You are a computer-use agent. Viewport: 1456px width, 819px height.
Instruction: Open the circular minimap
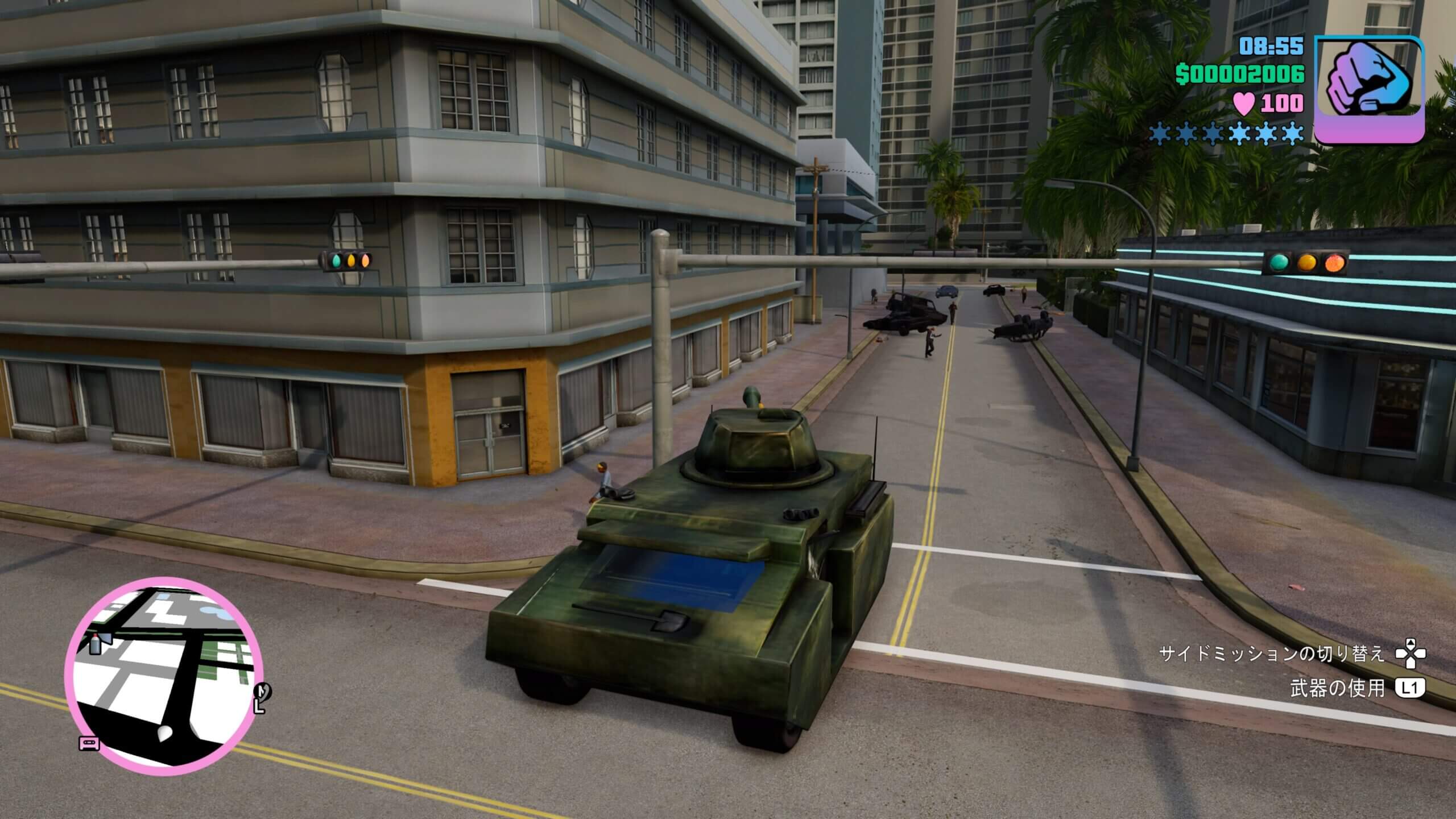pos(164,676)
